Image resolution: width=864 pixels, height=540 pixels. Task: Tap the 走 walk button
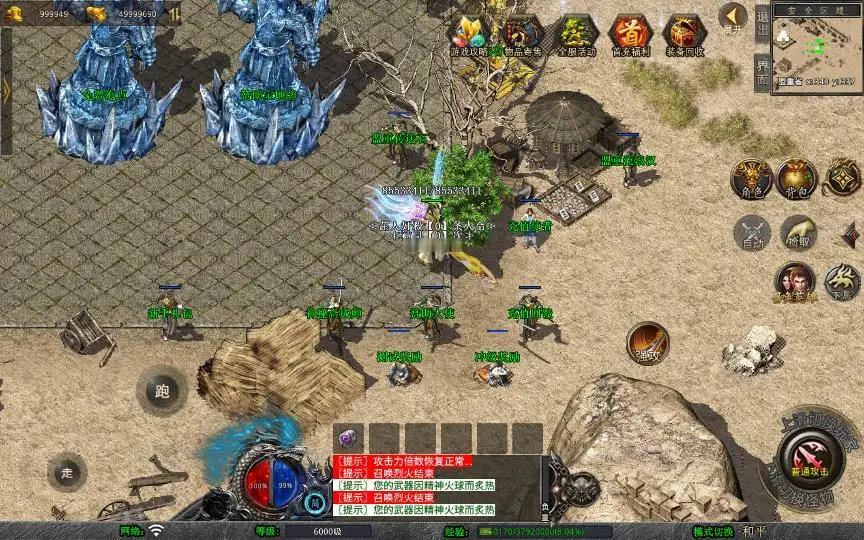tap(67, 472)
